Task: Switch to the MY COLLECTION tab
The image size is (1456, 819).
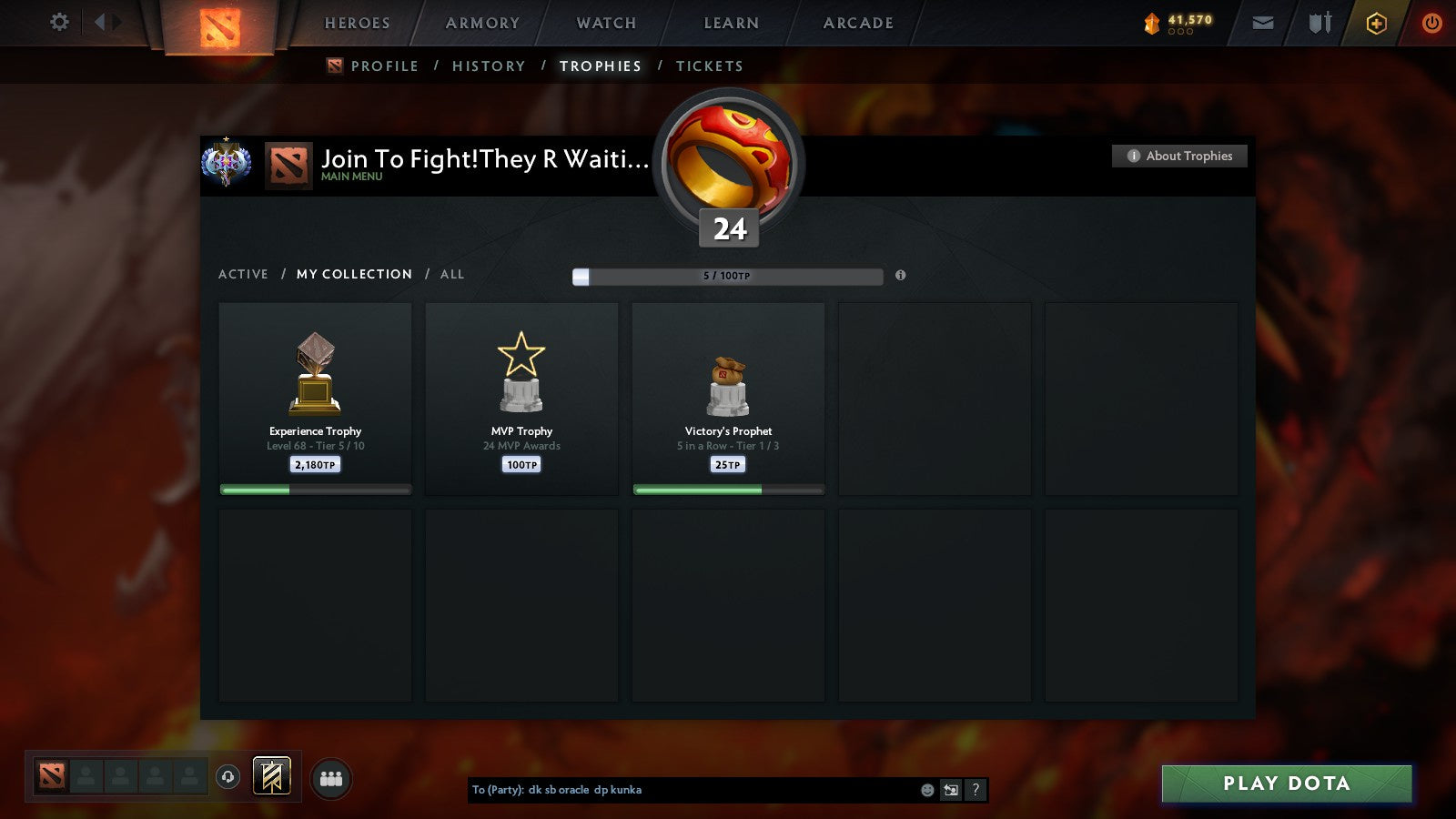Action: tap(353, 274)
